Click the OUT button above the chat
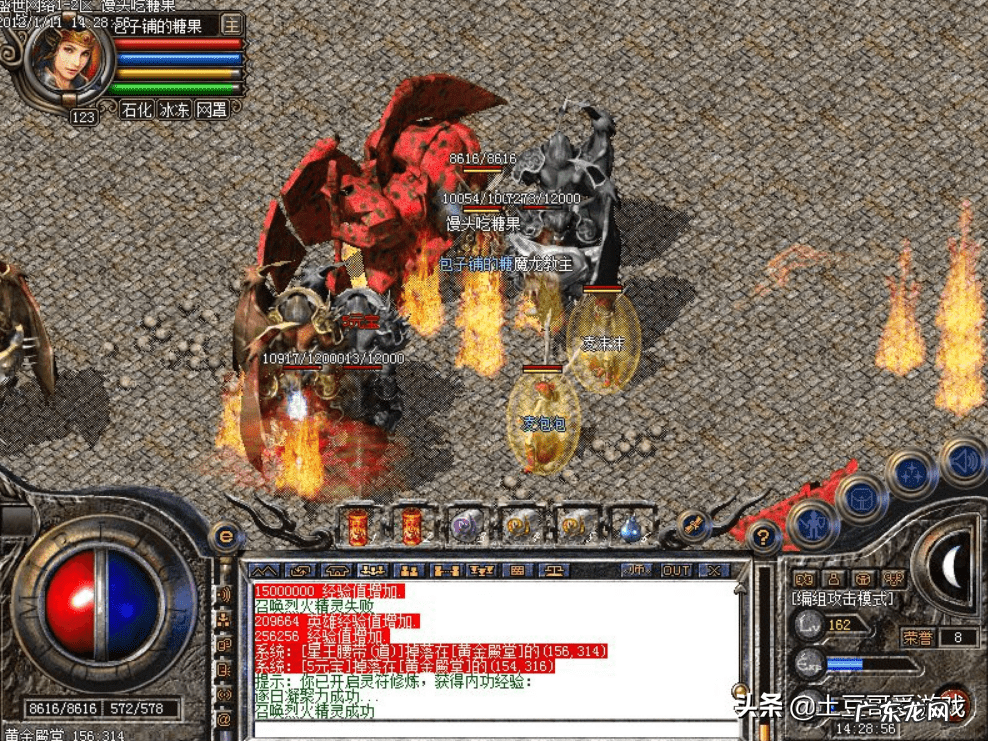Image resolution: width=988 pixels, height=741 pixels. [677, 570]
